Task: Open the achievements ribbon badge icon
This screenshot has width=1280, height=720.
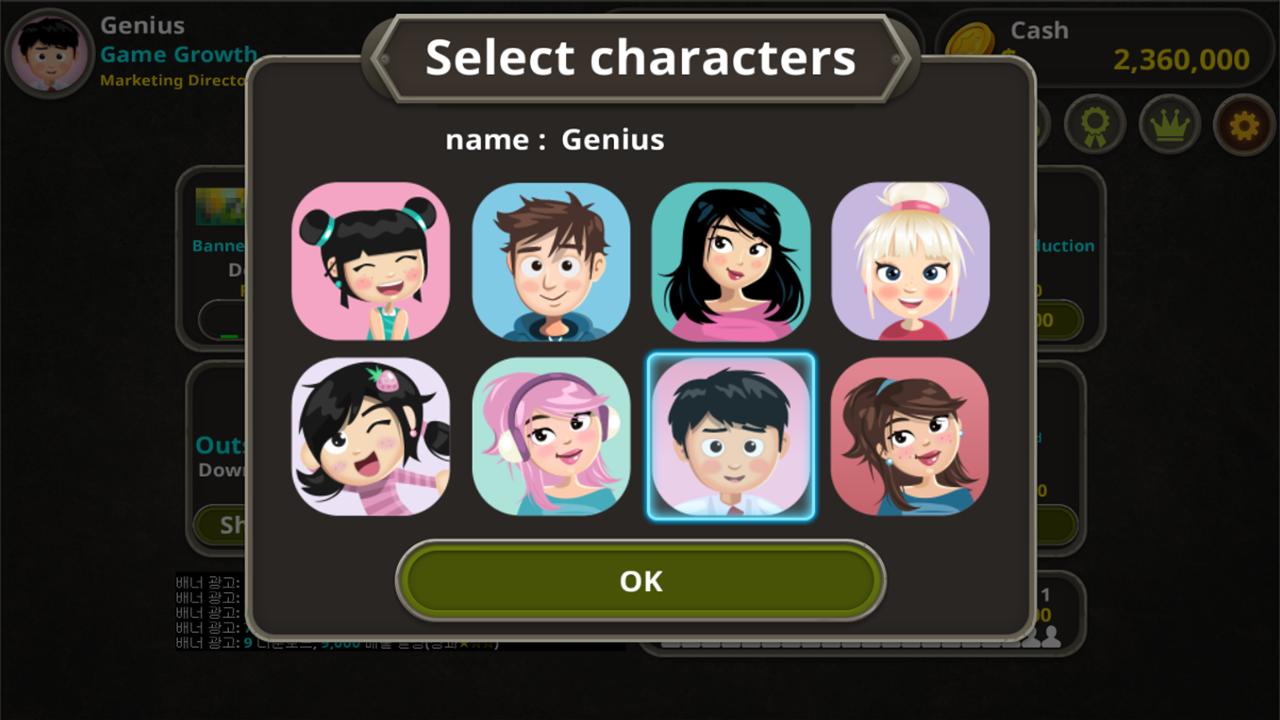Action: tap(1095, 125)
